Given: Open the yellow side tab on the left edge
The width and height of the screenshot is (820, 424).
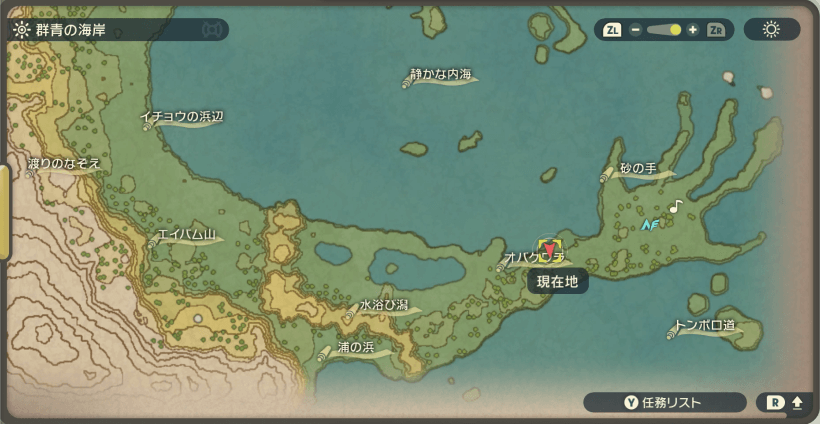Looking at the screenshot, I should coord(5,212).
